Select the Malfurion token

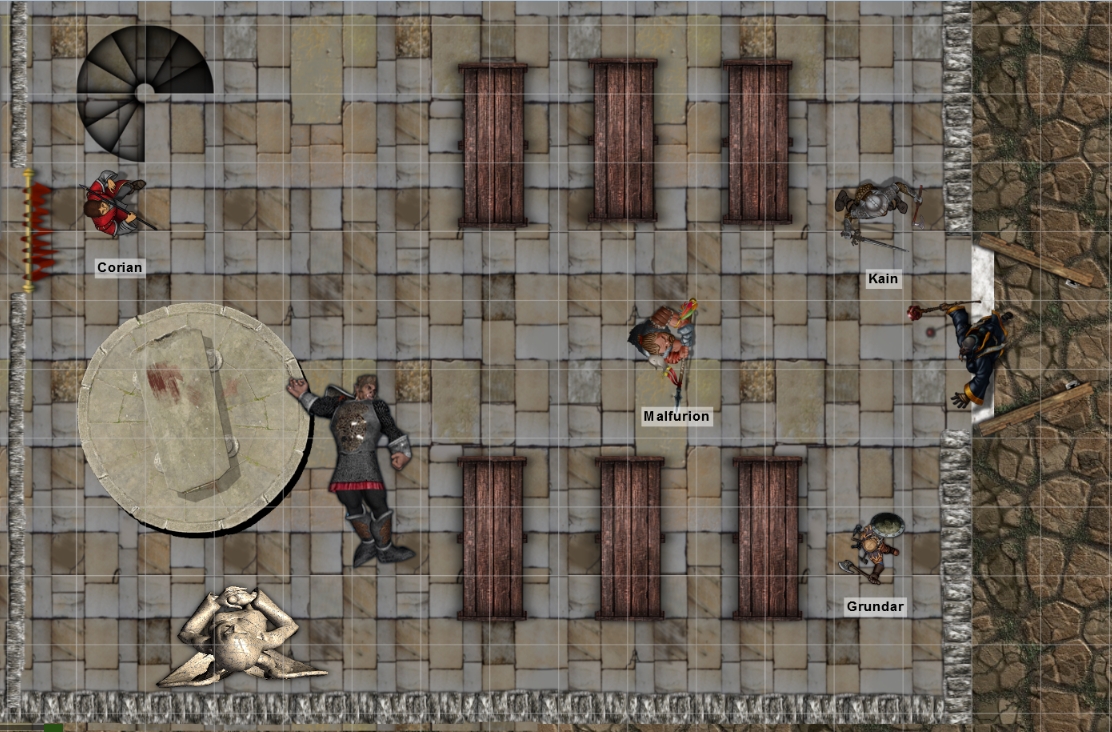click(666, 338)
